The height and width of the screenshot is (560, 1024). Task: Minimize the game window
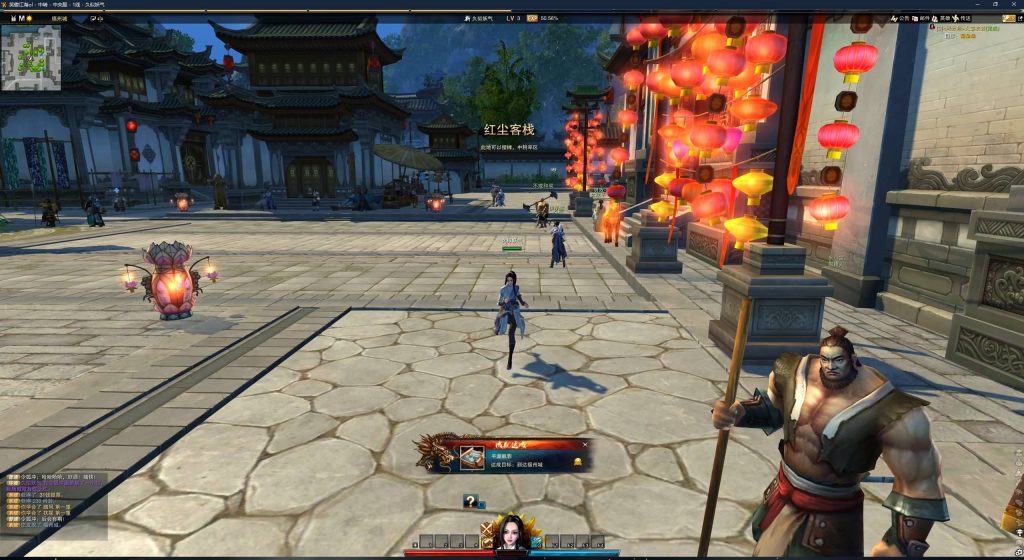coord(976,5)
